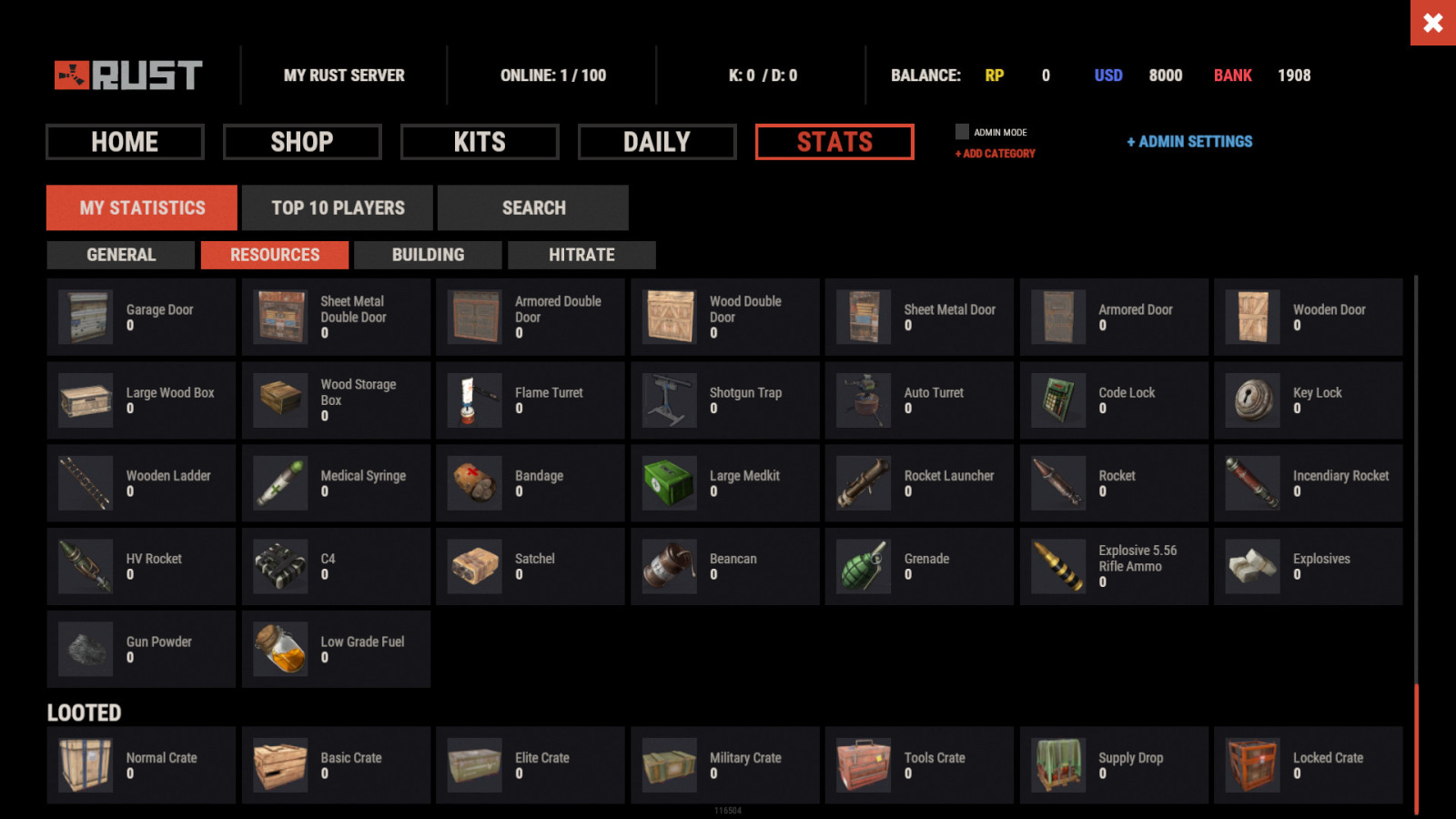Screen dimensions: 1456x819
Task: Show the Building stats category
Action: point(428,255)
